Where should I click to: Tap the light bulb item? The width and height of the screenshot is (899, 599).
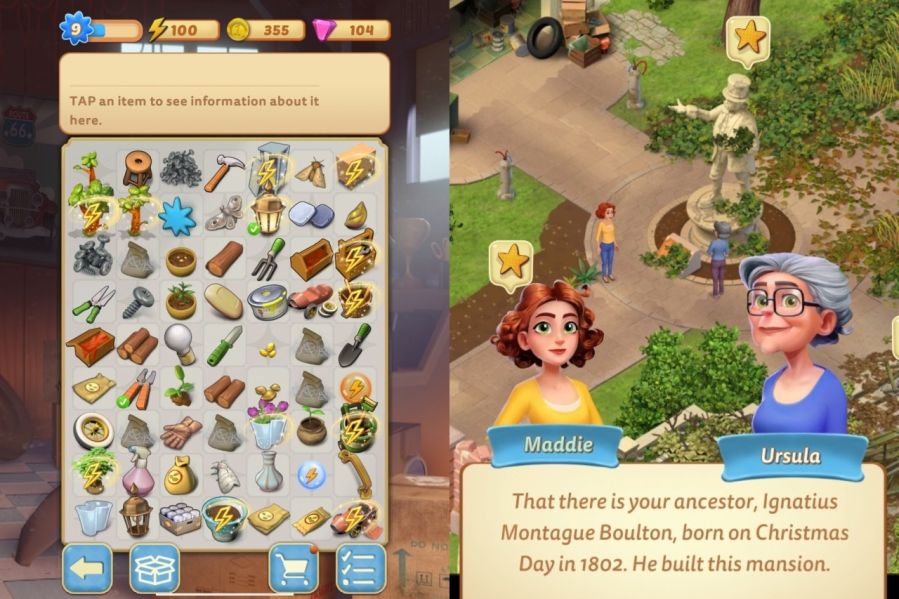(181, 342)
